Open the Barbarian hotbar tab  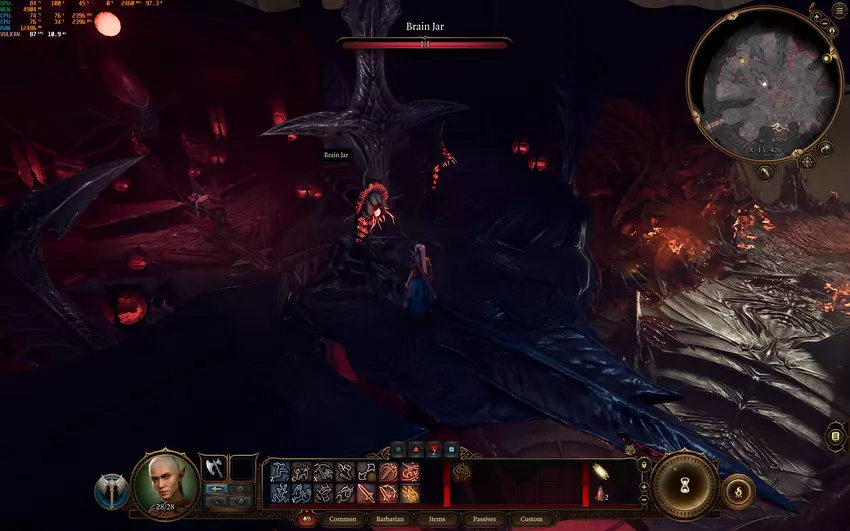tap(388, 519)
